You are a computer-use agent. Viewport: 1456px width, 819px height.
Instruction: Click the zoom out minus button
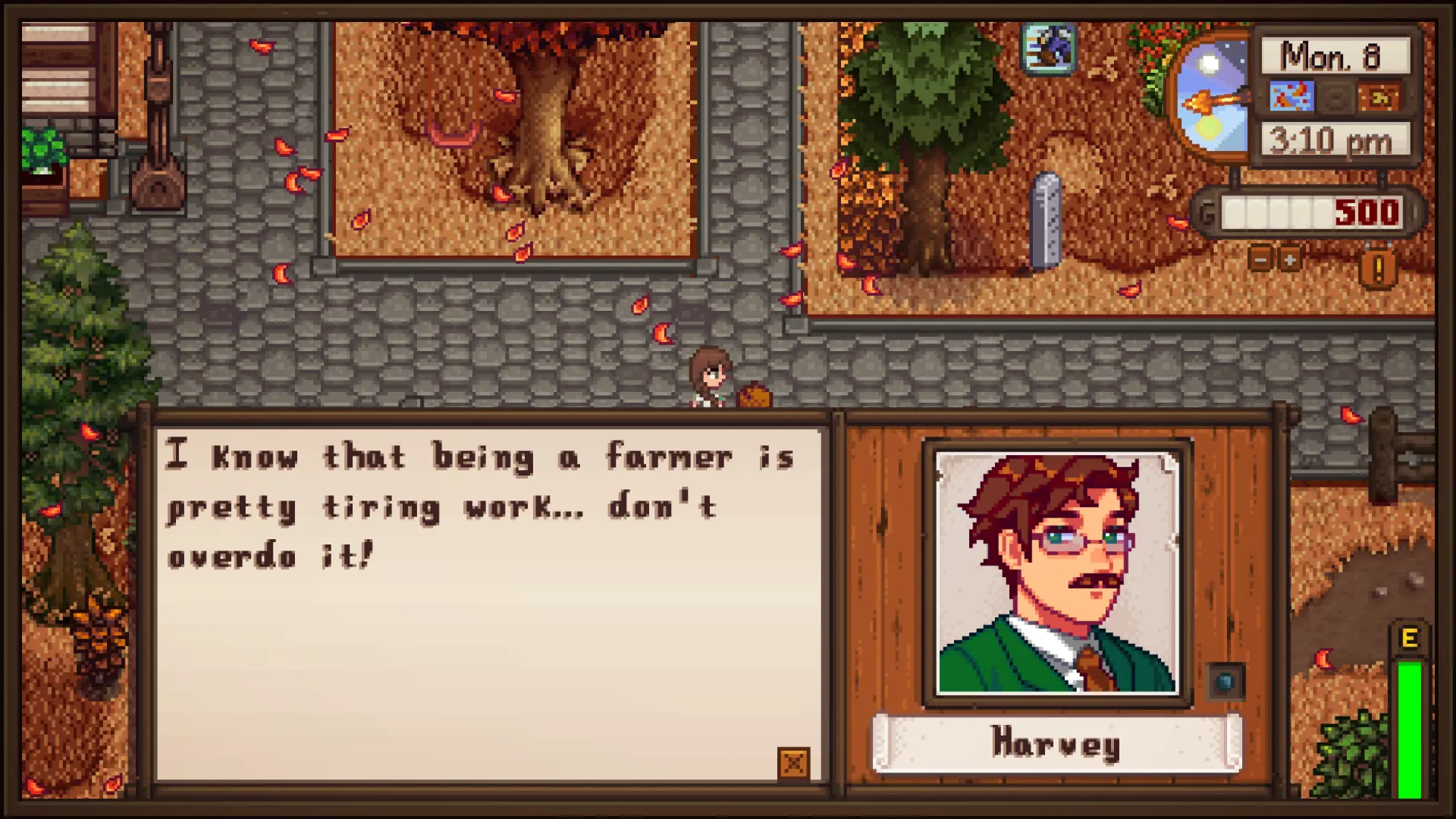coord(1260,259)
